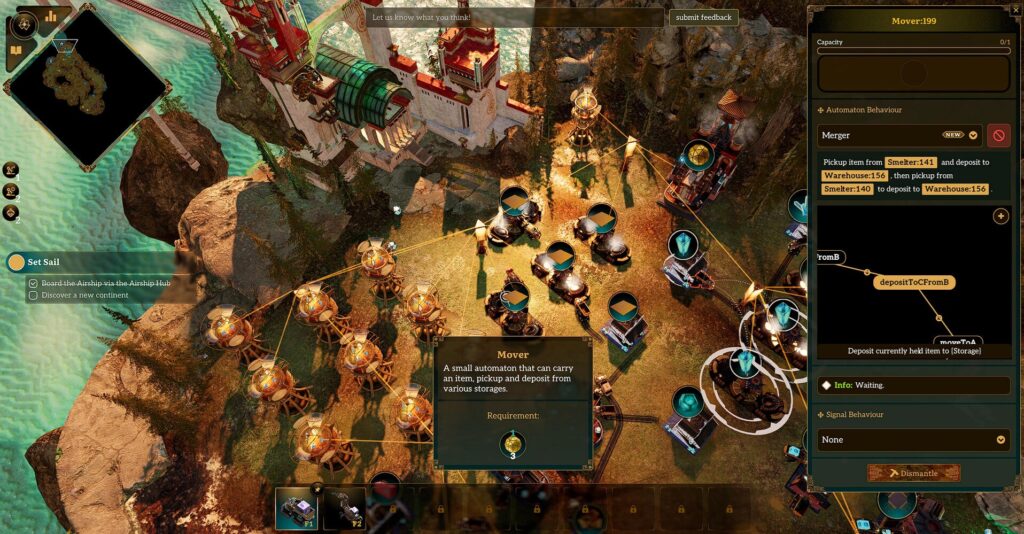Select the Smelter:141 source tag

point(910,162)
